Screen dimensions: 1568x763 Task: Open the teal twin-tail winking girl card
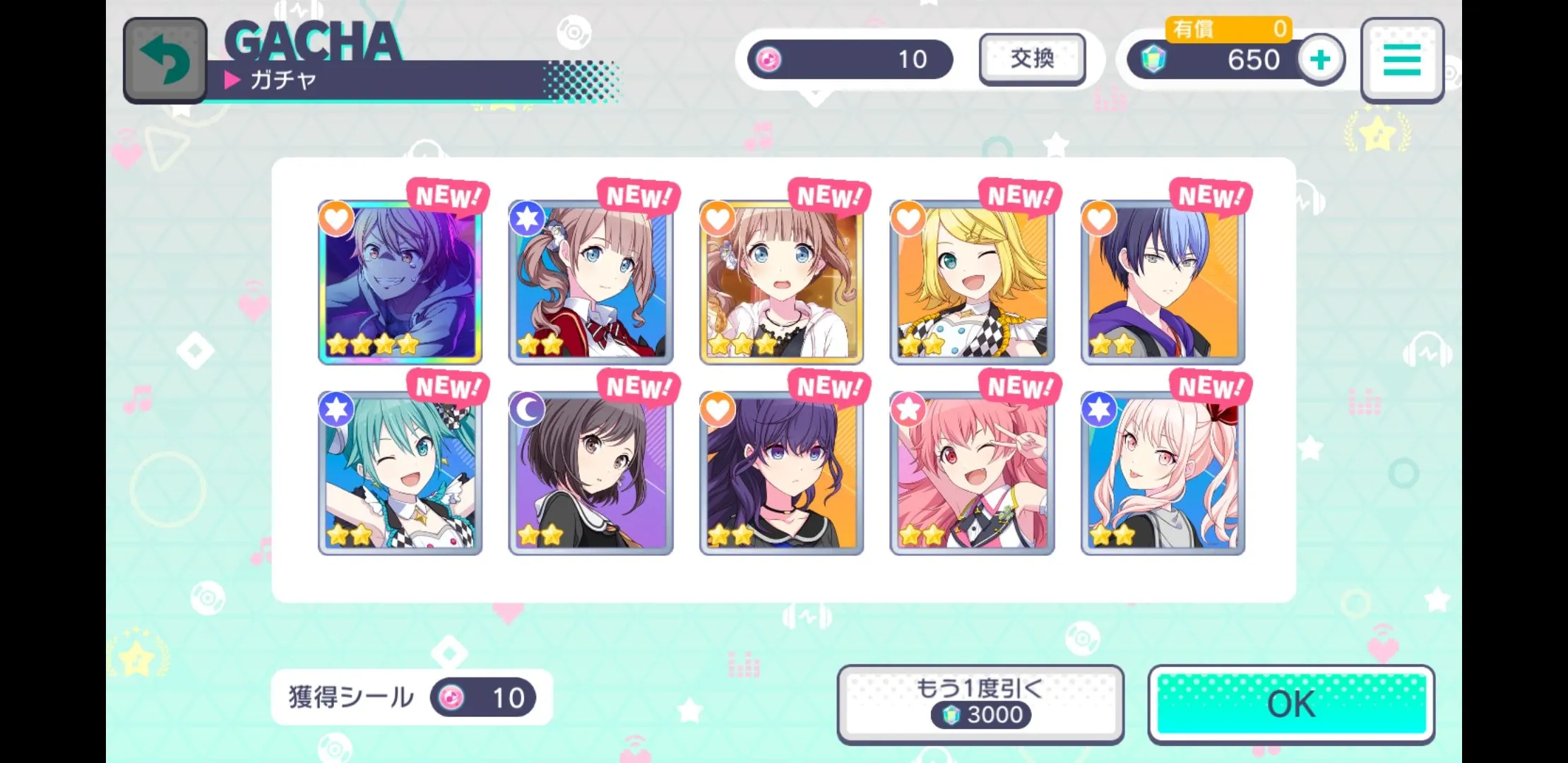[400, 473]
